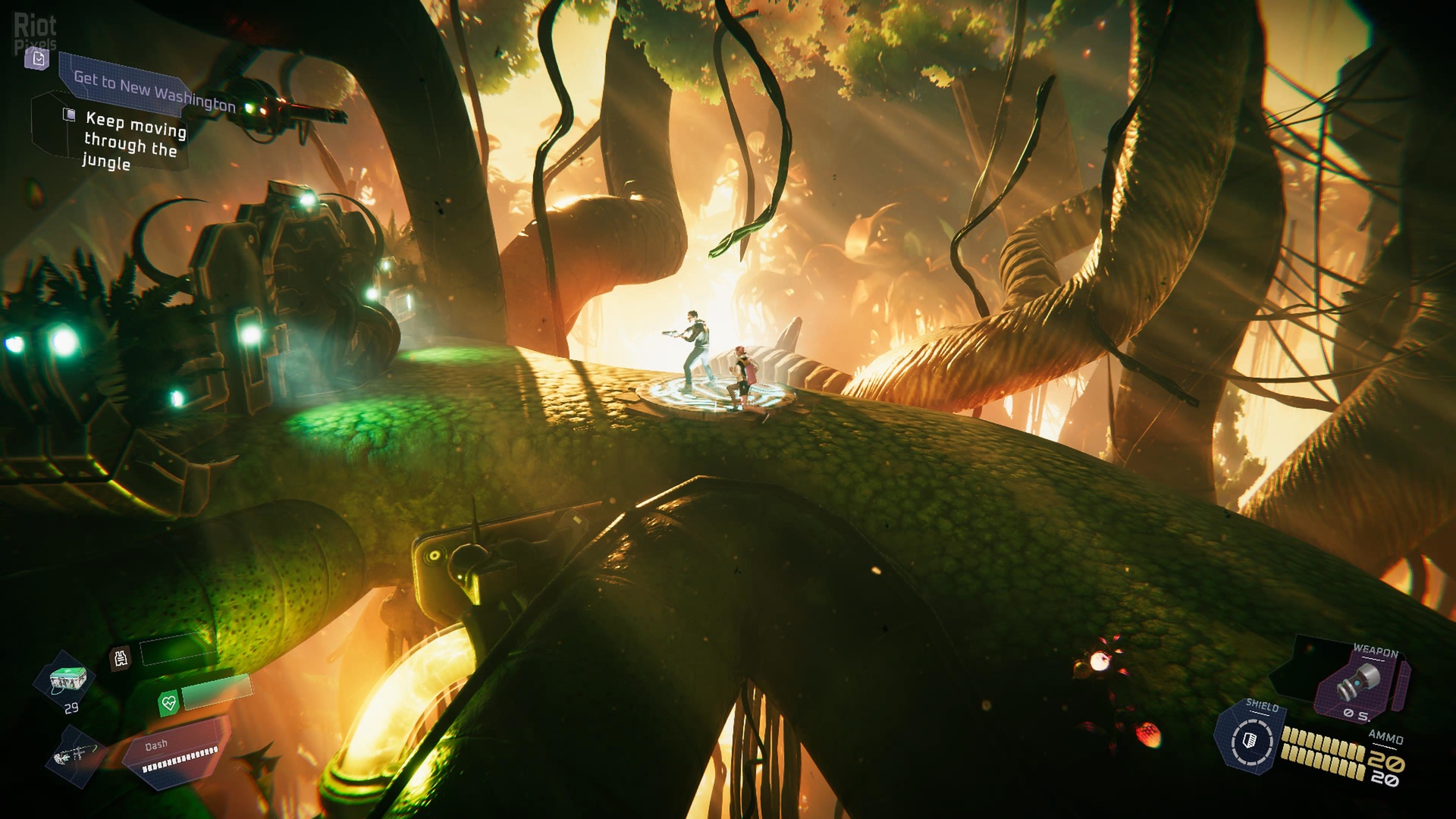The image size is (1456, 819).
Task: Select the "Get to New Washington" objective banner
Action: (x=154, y=89)
